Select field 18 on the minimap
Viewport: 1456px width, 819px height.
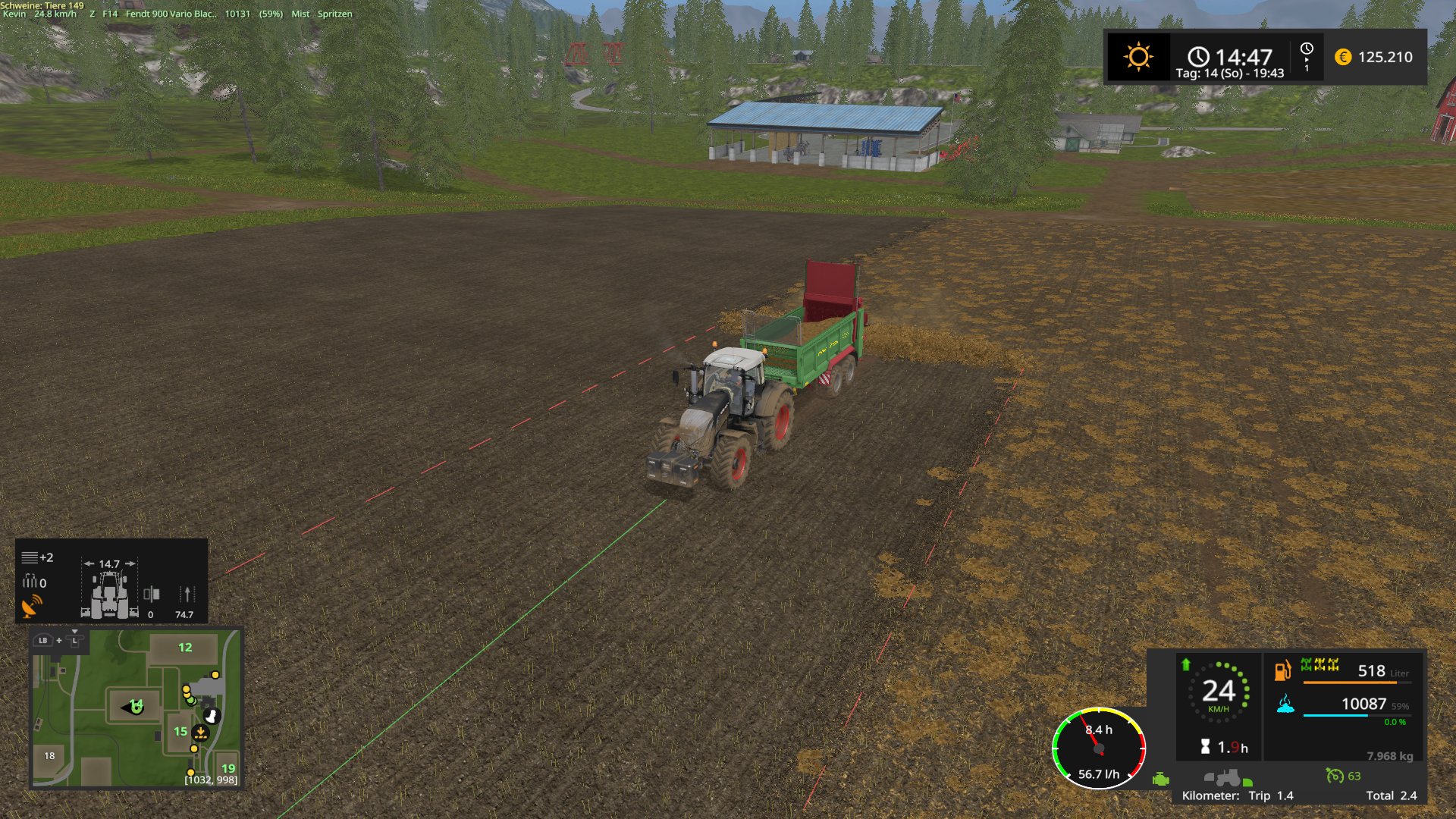[x=49, y=756]
